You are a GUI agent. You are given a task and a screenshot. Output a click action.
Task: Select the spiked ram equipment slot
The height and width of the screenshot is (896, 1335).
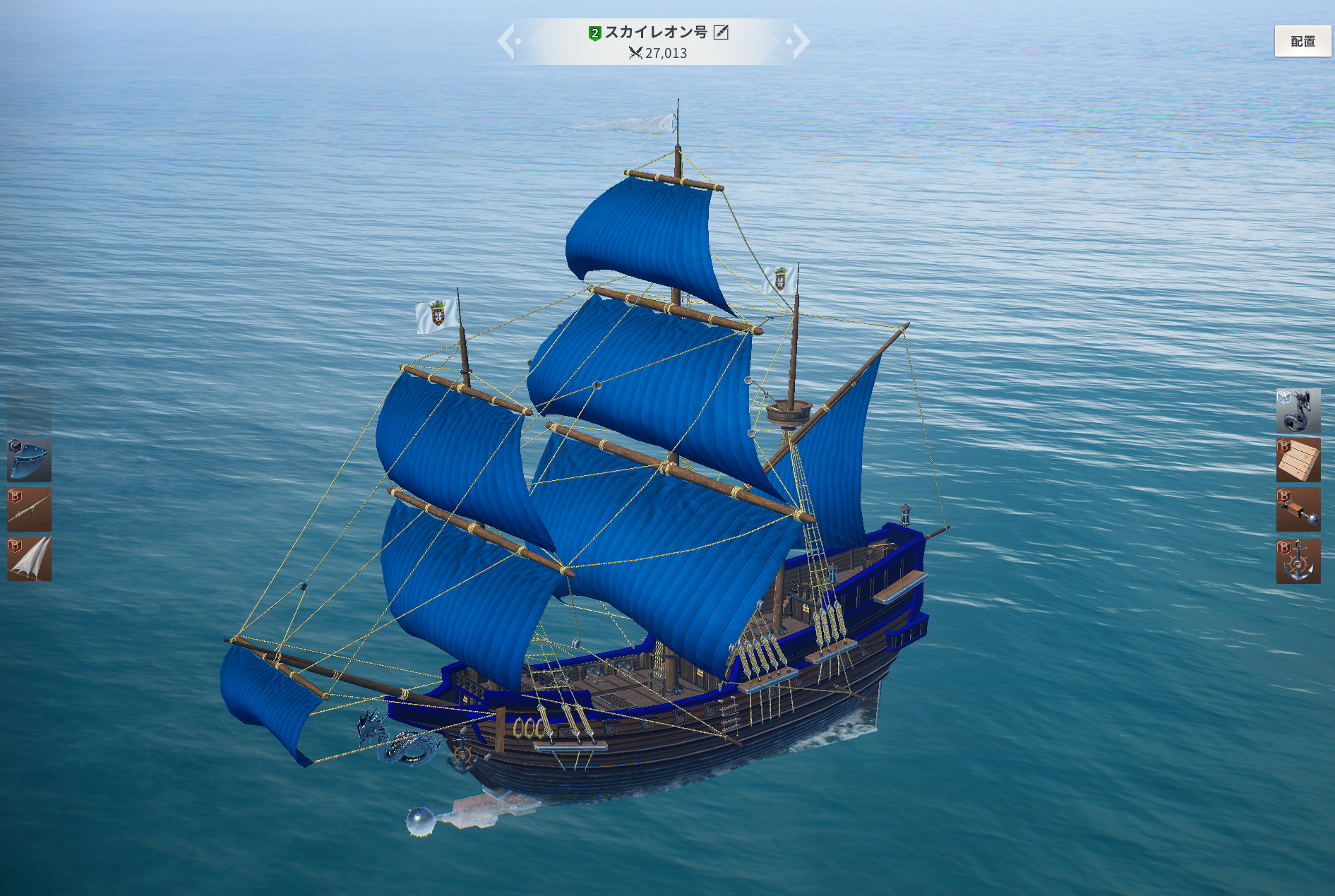[1298, 509]
